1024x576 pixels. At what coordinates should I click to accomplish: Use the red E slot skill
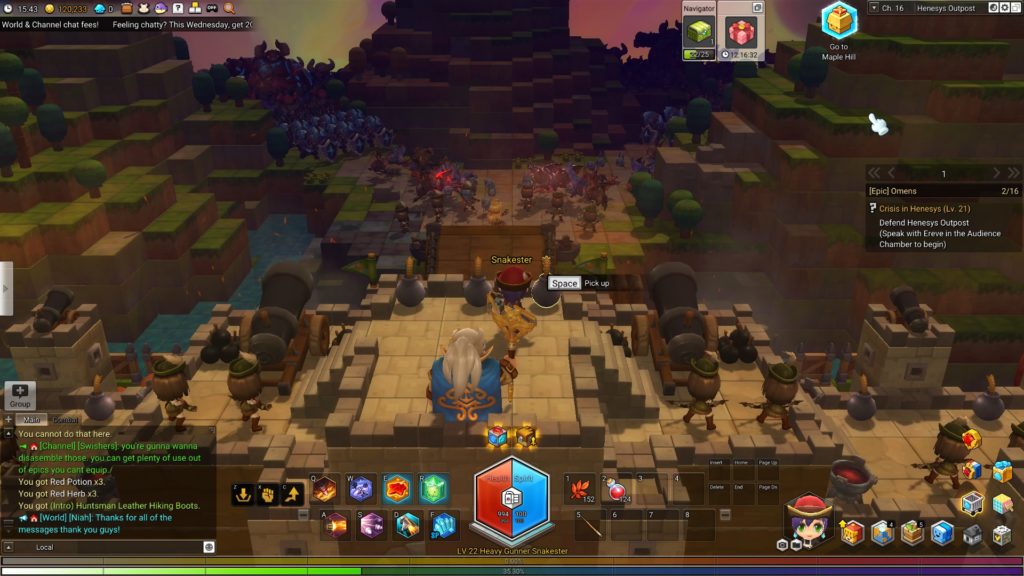click(396, 489)
